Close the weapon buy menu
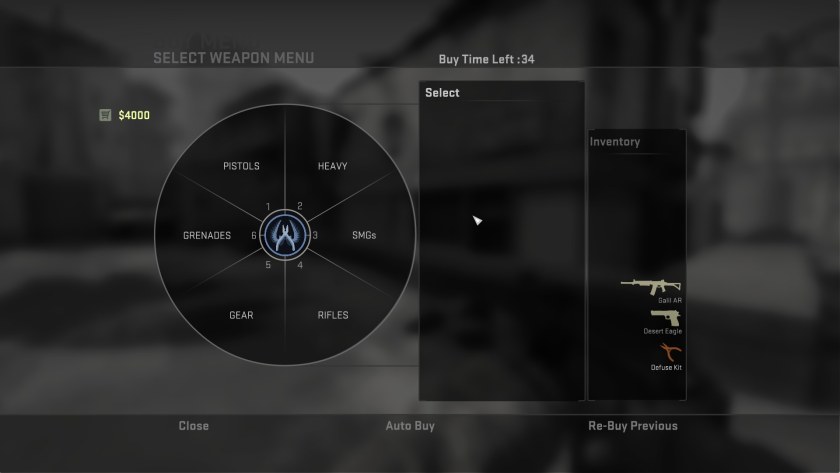Viewport: 840px width, 473px height. [193, 426]
